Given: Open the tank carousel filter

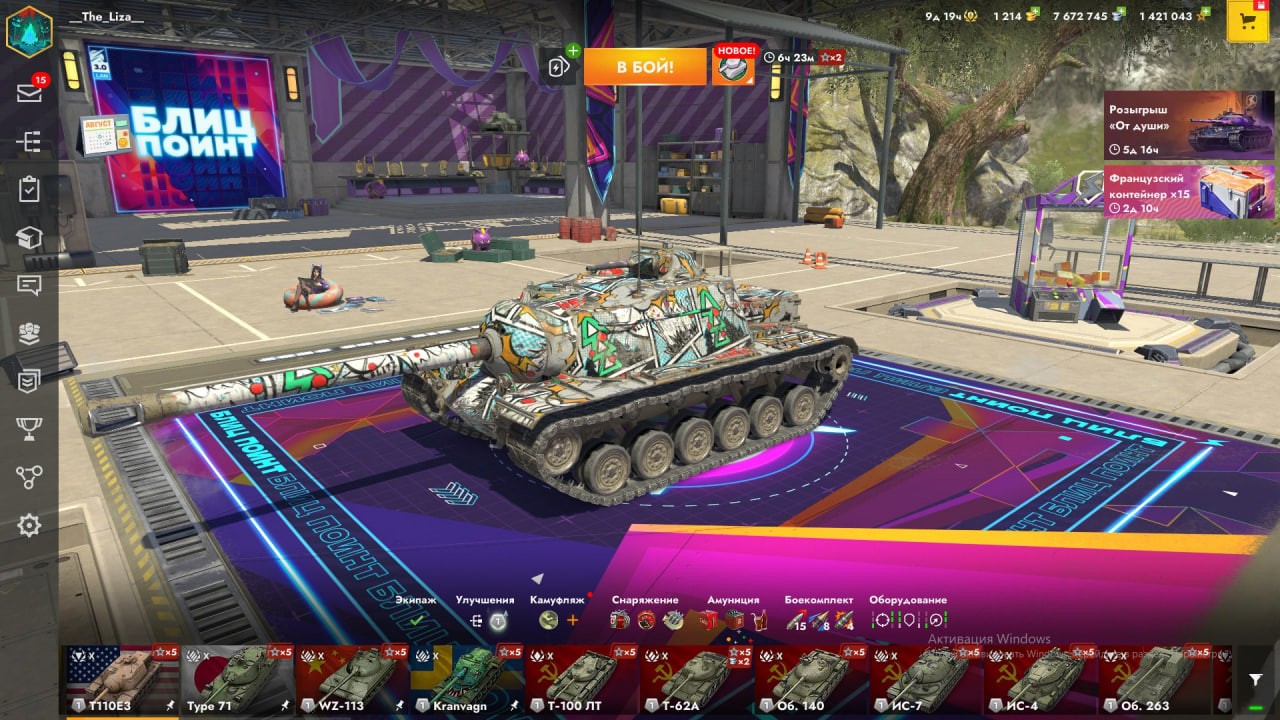Looking at the screenshot, I should pos(1255,680).
